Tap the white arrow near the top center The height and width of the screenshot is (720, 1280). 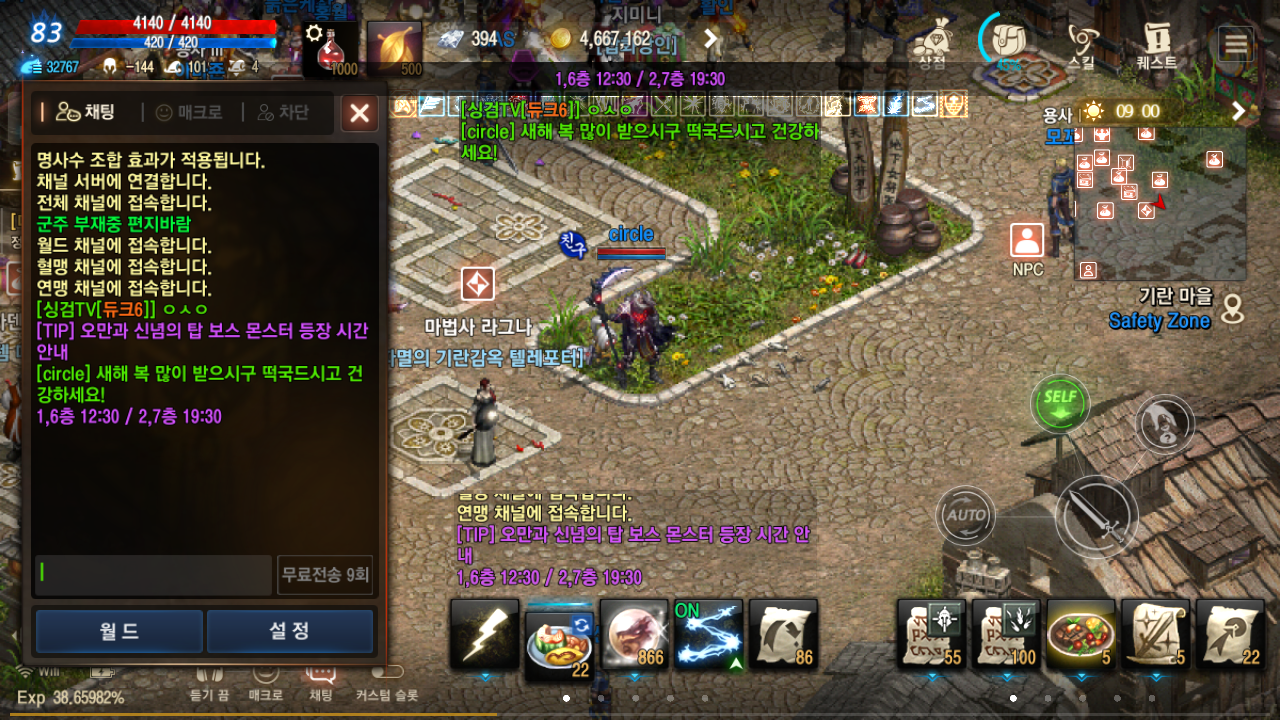click(709, 38)
